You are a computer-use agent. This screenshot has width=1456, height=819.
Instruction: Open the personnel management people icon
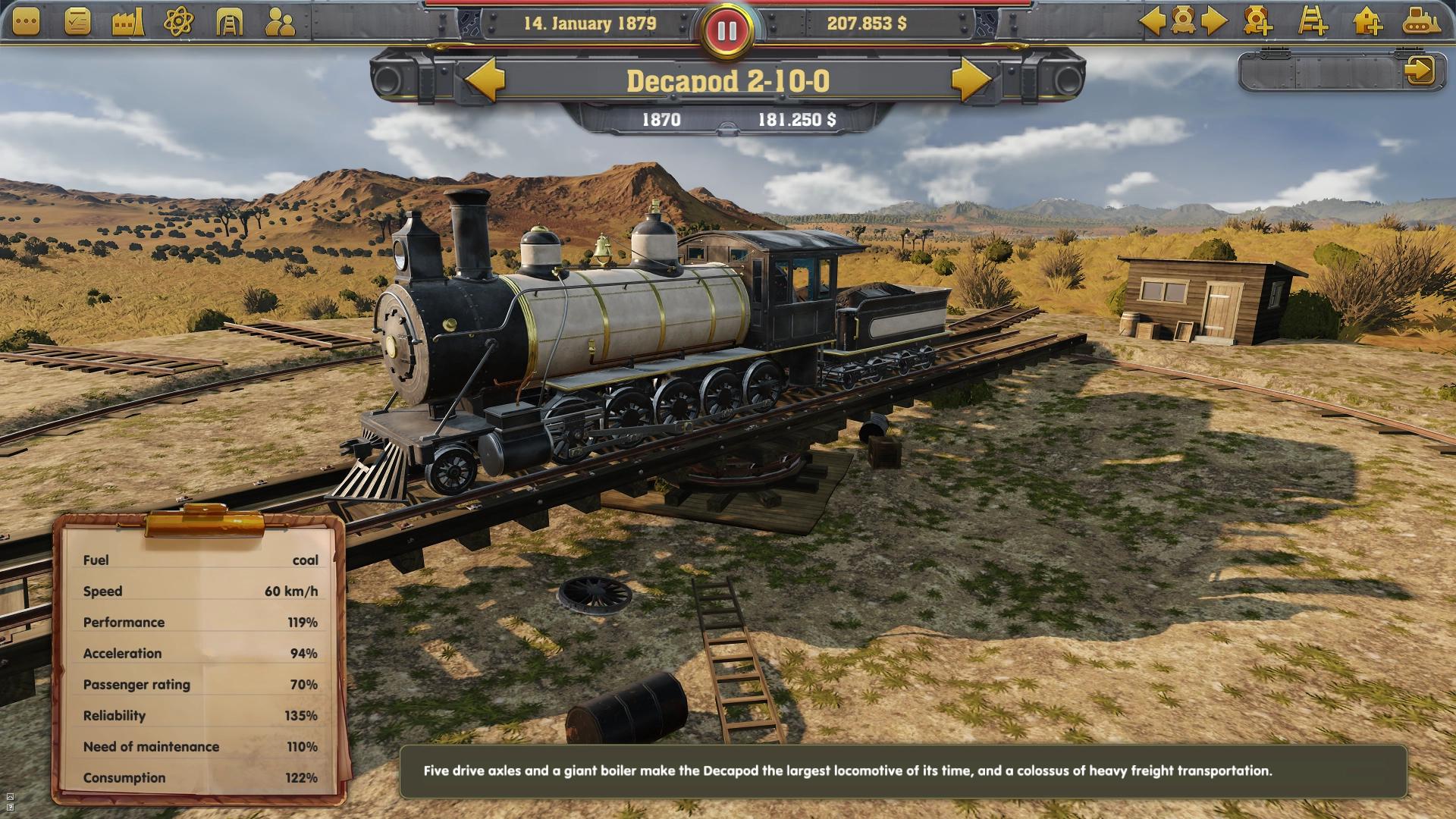(278, 23)
